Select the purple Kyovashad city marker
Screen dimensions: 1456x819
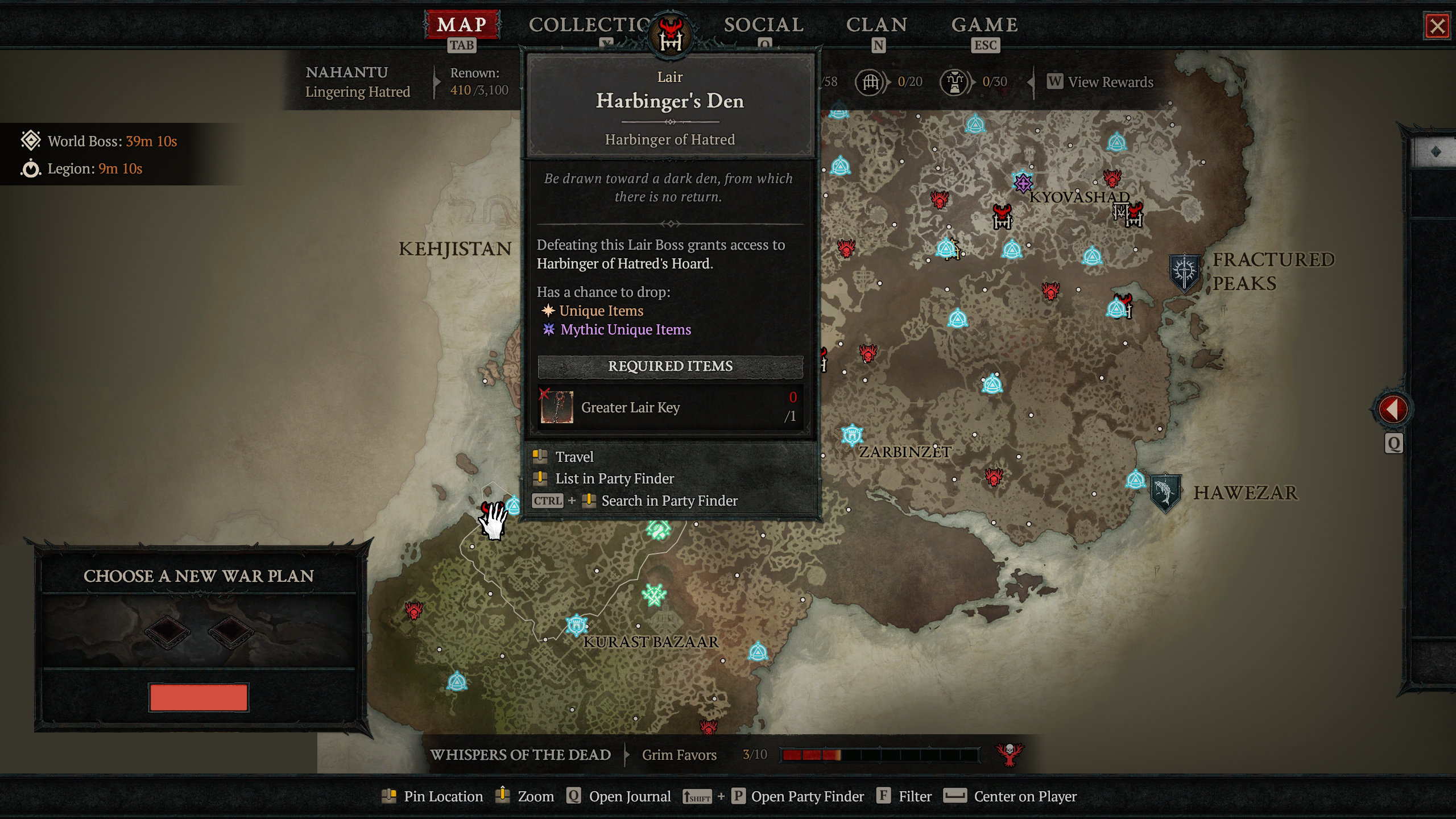click(1023, 183)
